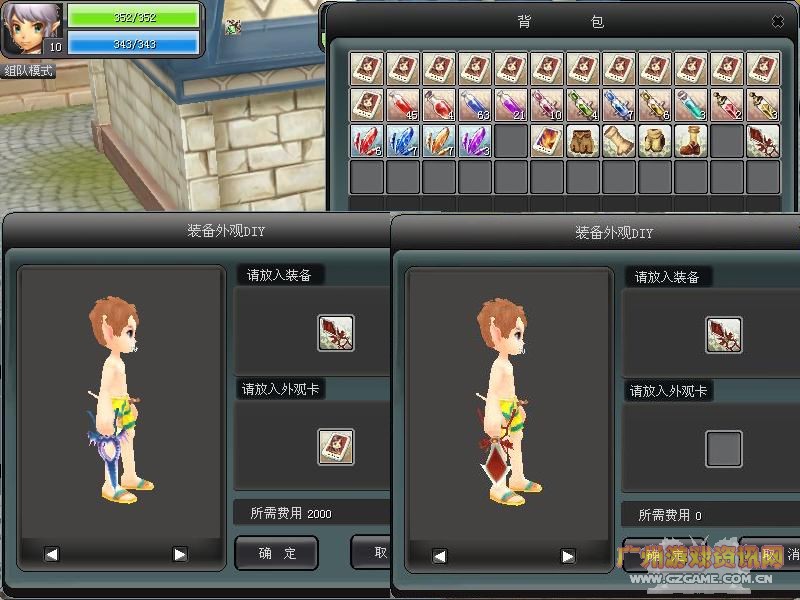
Task: Select the green bottle stack of 4
Action: [583, 105]
